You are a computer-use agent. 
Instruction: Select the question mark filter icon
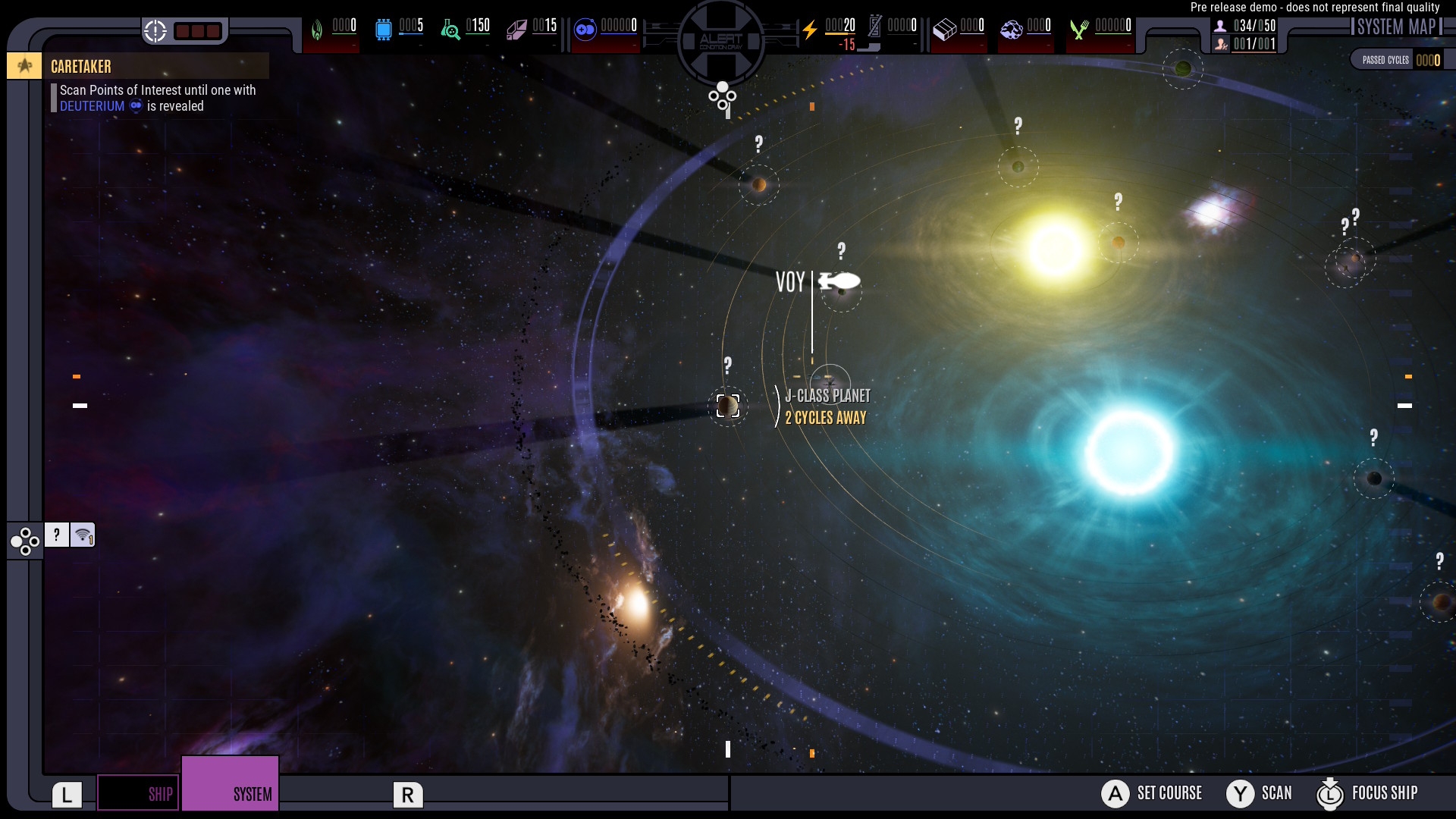click(x=57, y=535)
